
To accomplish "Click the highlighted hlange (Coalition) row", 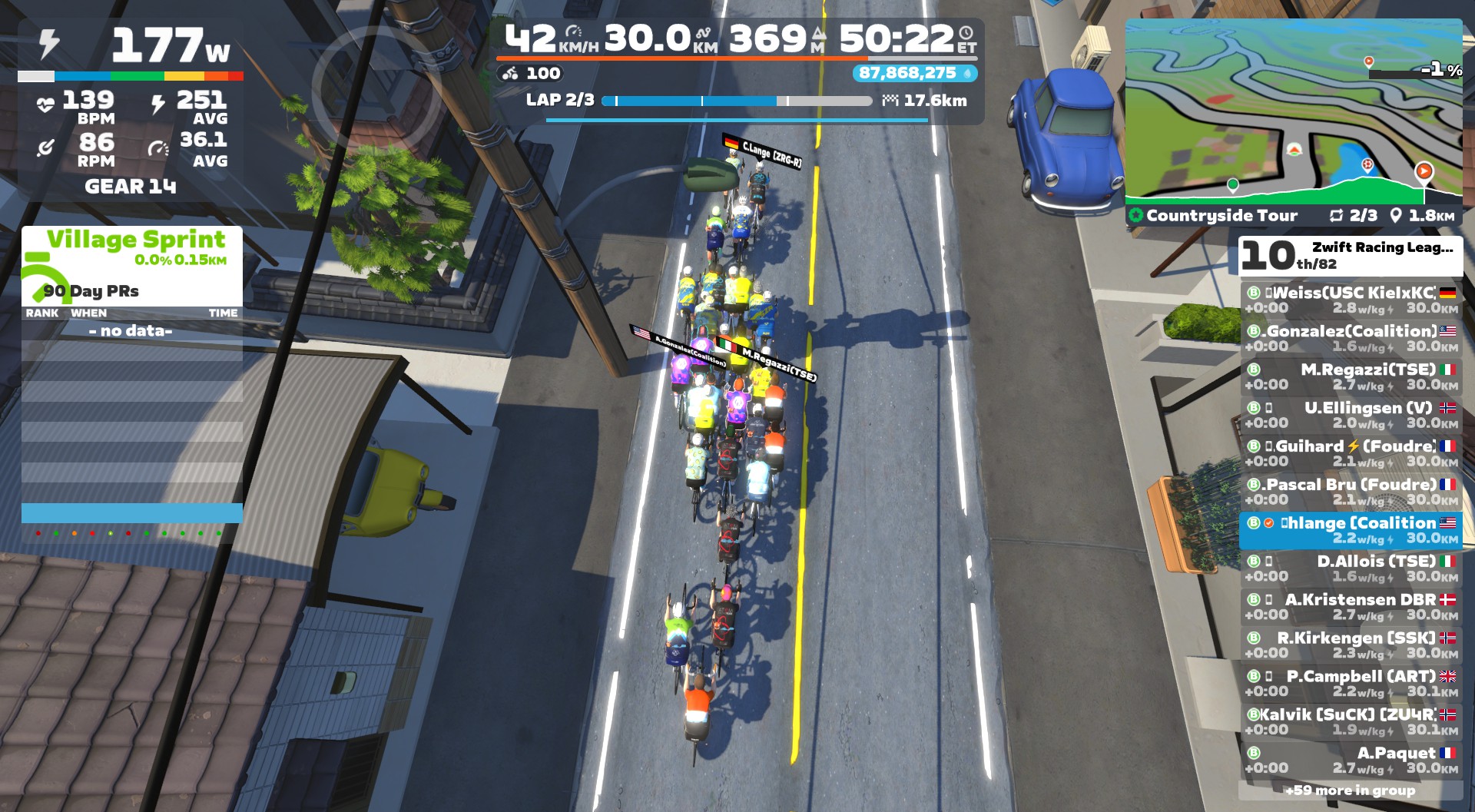I will pyautogui.click(x=1351, y=530).
